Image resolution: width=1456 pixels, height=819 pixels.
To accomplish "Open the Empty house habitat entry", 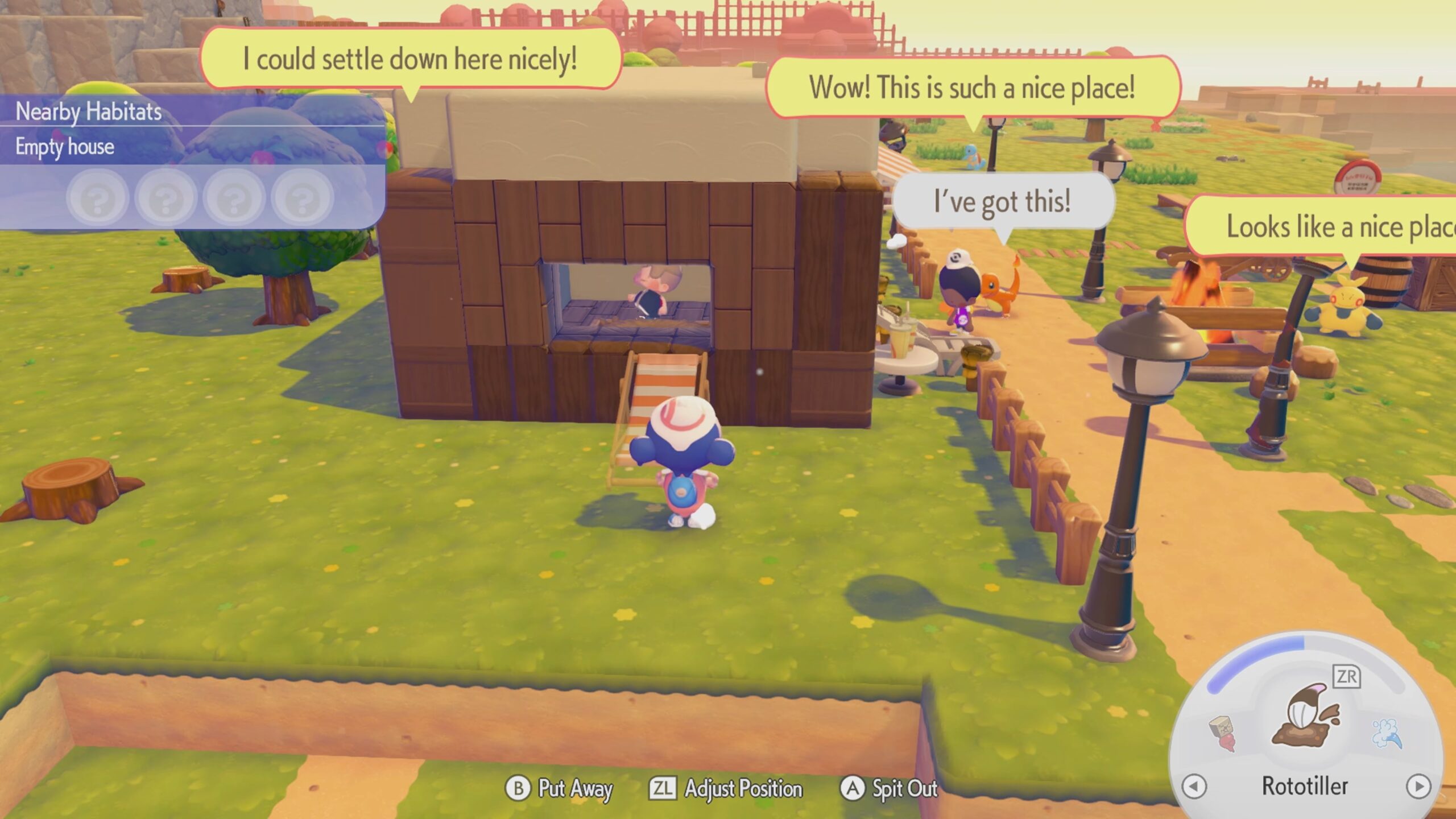I will pos(65,147).
